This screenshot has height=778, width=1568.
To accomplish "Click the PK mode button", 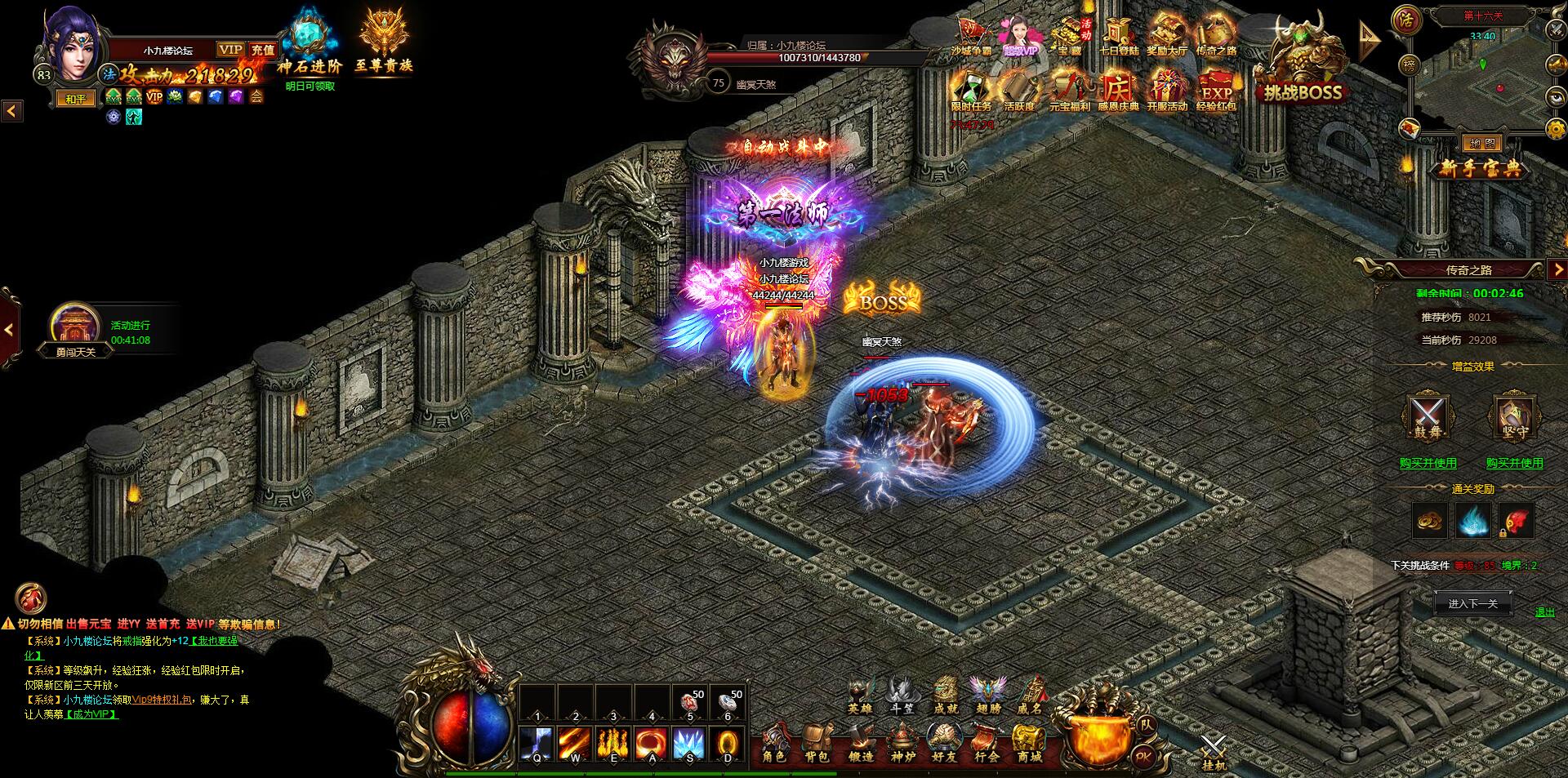I will pos(1143,757).
